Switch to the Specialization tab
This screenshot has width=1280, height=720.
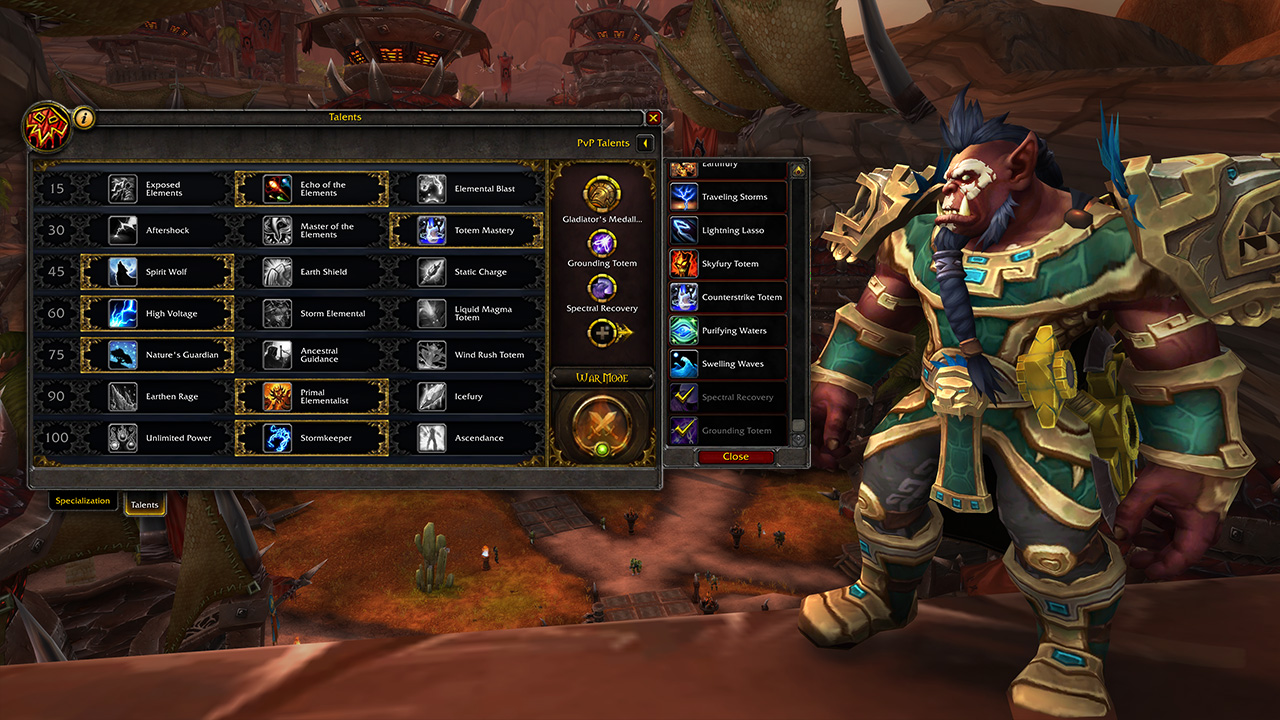point(83,500)
